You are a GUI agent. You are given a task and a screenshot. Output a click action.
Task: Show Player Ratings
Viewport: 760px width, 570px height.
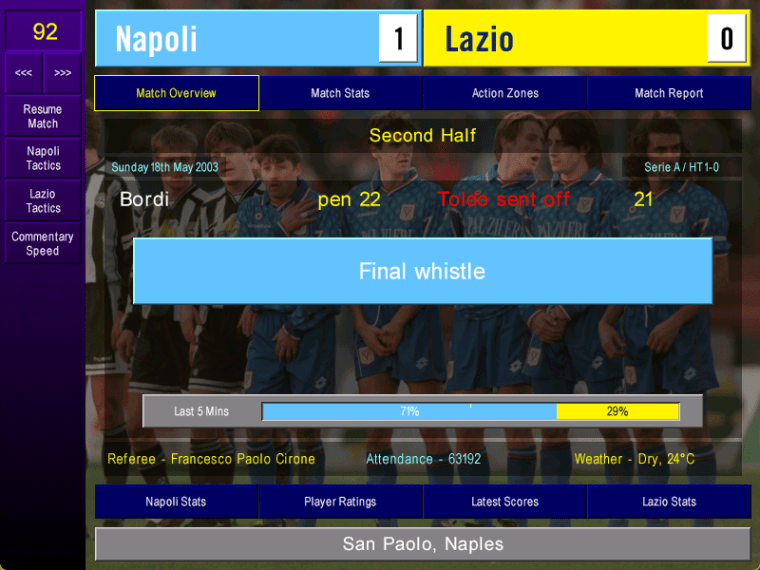(x=340, y=501)
